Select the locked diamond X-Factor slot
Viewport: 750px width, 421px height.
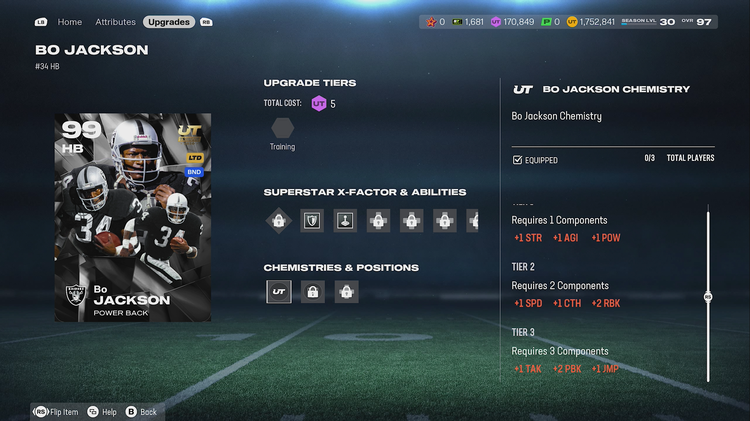click(278, 220)
